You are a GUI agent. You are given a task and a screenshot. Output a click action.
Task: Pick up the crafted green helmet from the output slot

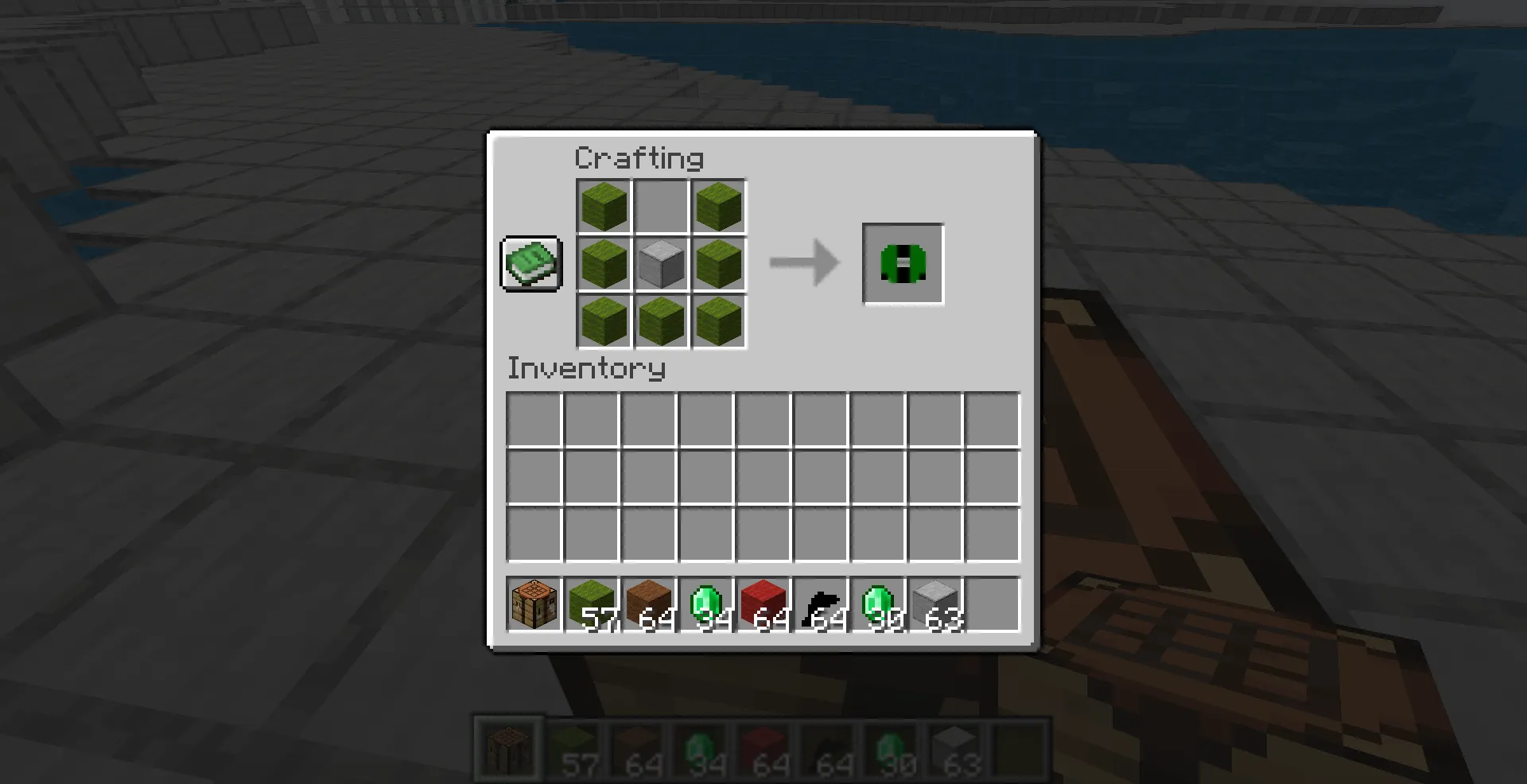pyautogui.click(x=902, y=263)
